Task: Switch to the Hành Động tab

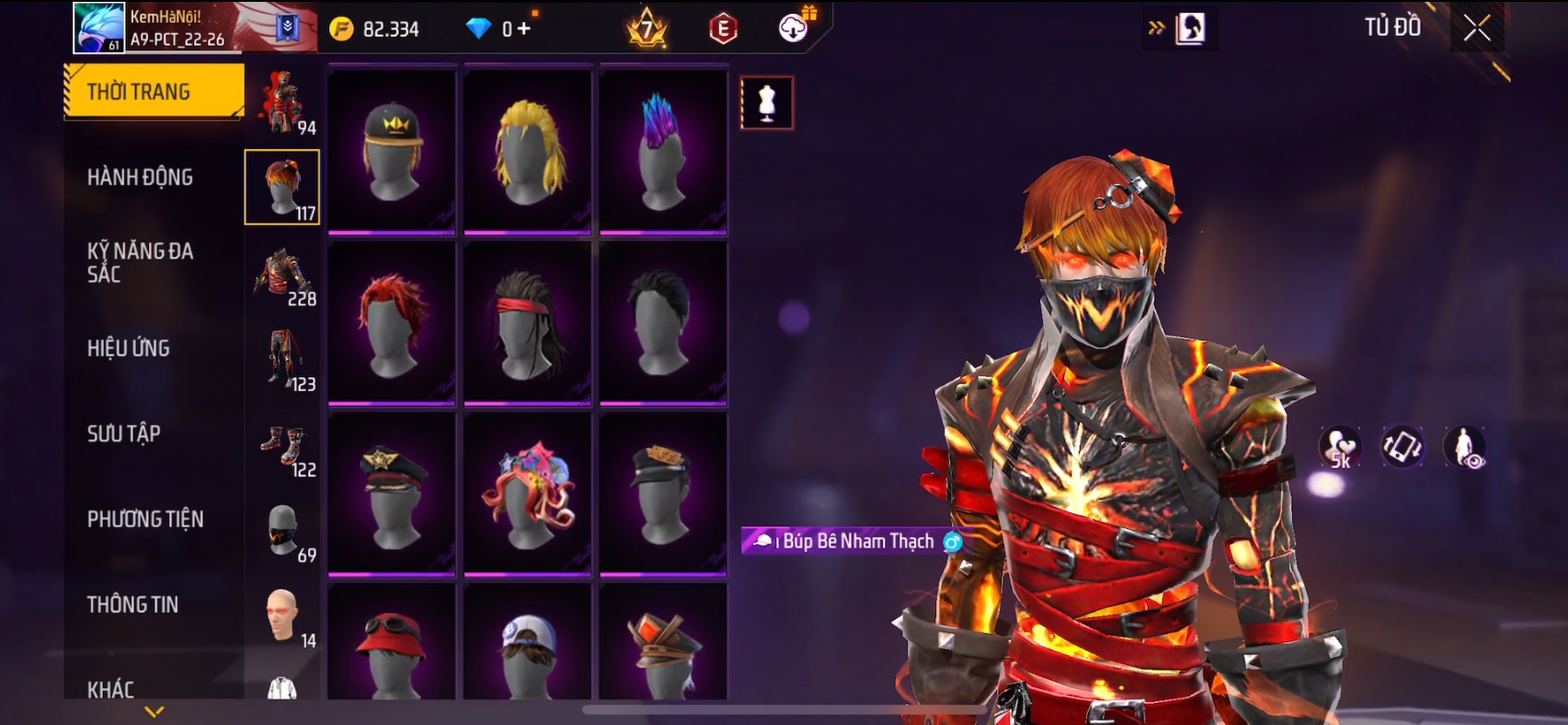Action: (140, 178)
